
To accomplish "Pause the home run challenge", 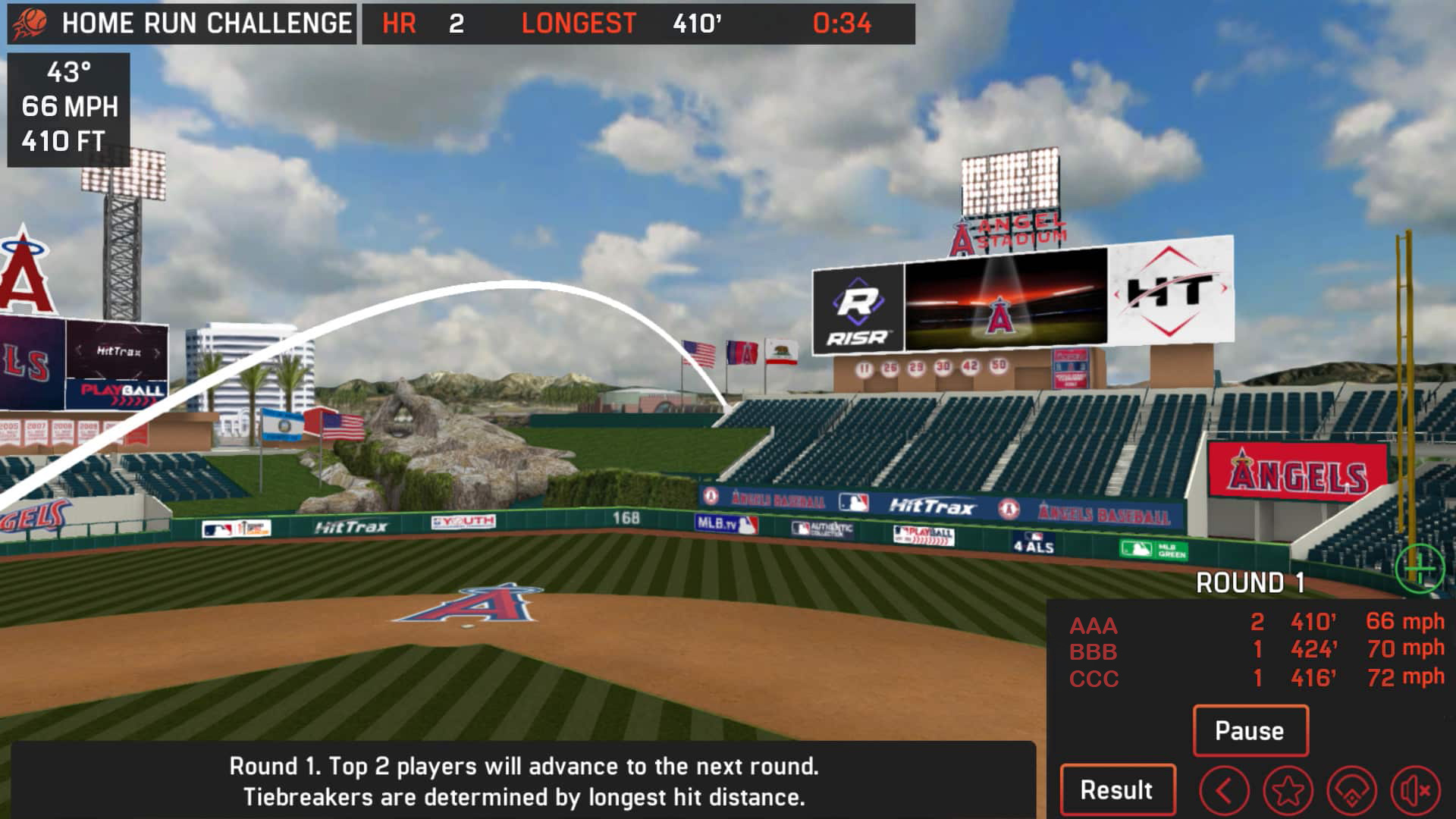I will [x=1250, y=730].
